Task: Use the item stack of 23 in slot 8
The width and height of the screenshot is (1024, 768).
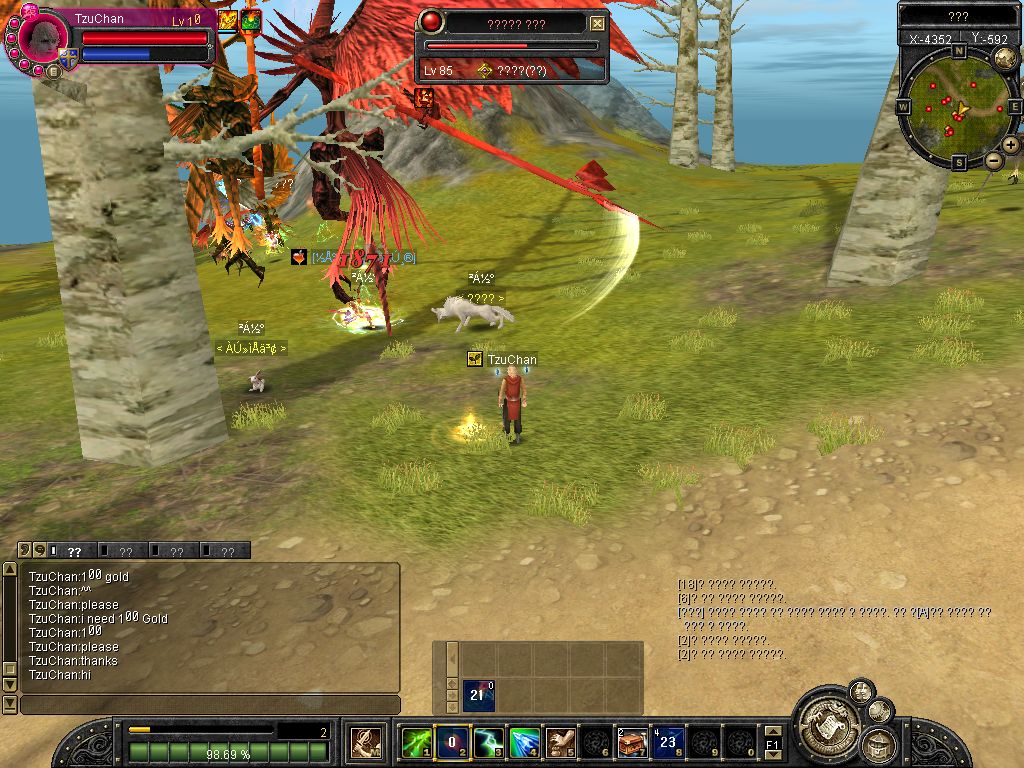Action: [668, 742]
